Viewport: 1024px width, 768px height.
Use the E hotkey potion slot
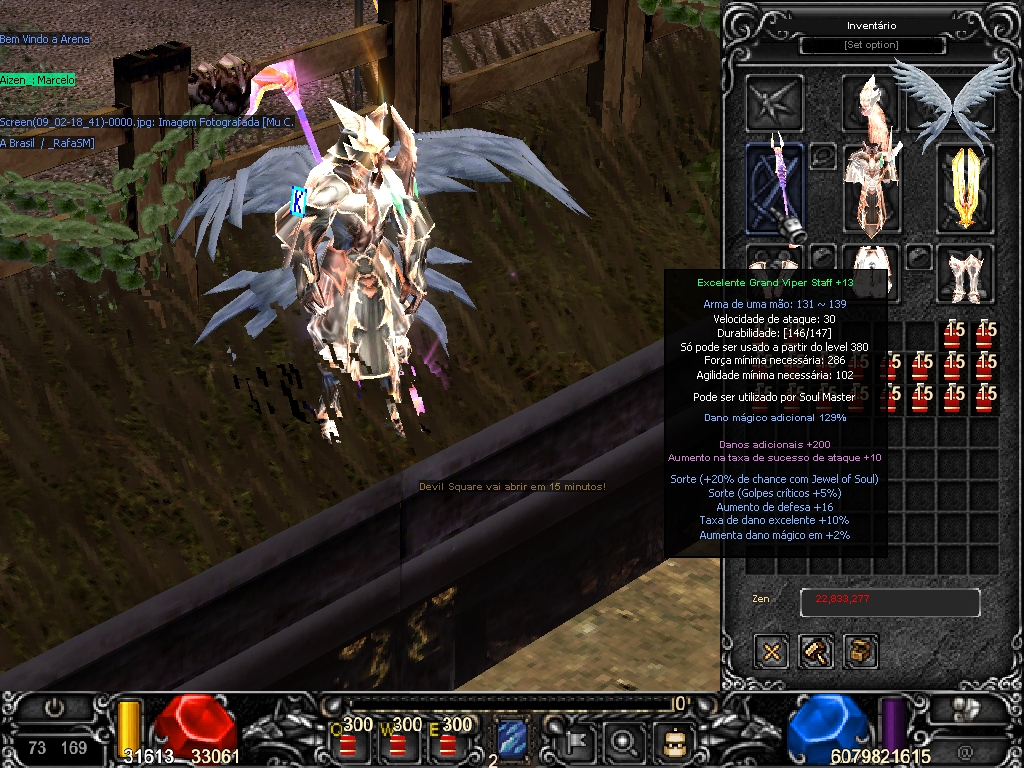[449, 743]
